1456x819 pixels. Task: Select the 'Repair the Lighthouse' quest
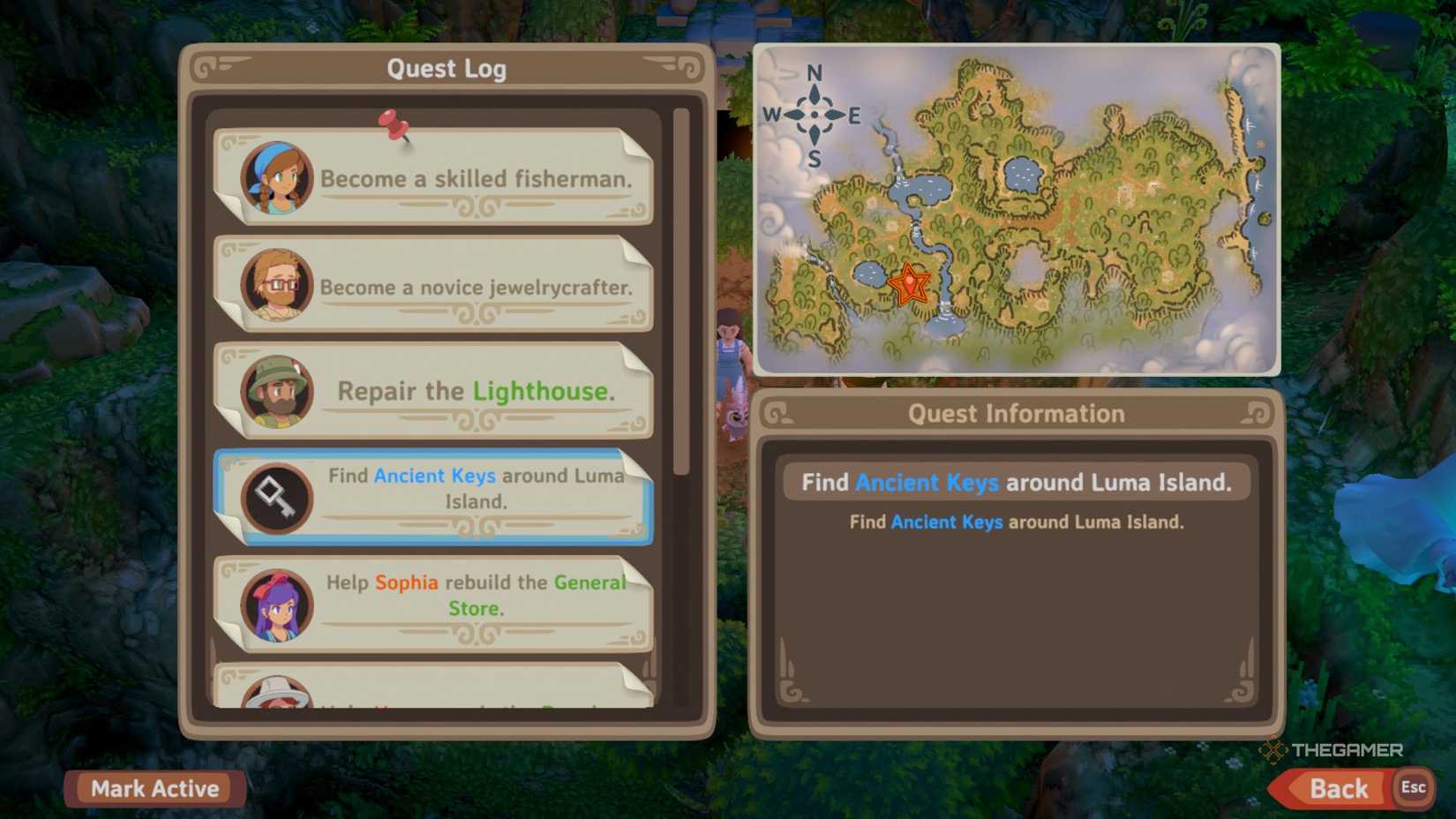tap(477, 391)
